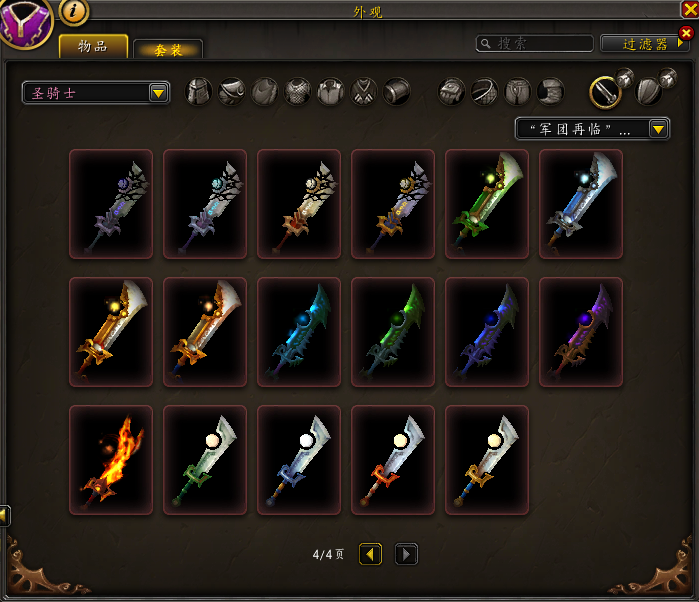
Task: Open the 过滤器 filter menu
Action: (645, 44)
